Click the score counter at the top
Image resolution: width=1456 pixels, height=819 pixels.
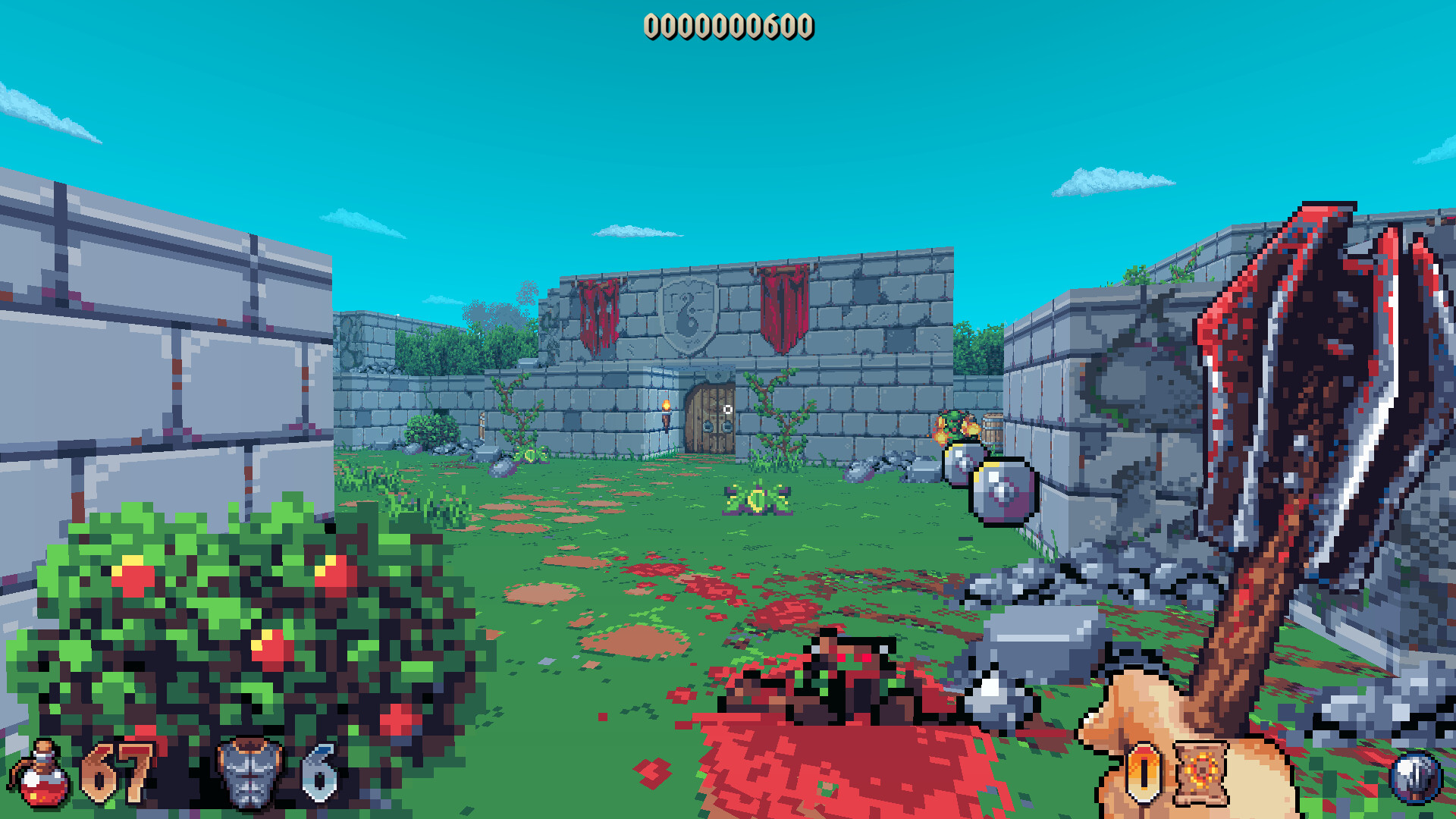(x=730, y=26)
